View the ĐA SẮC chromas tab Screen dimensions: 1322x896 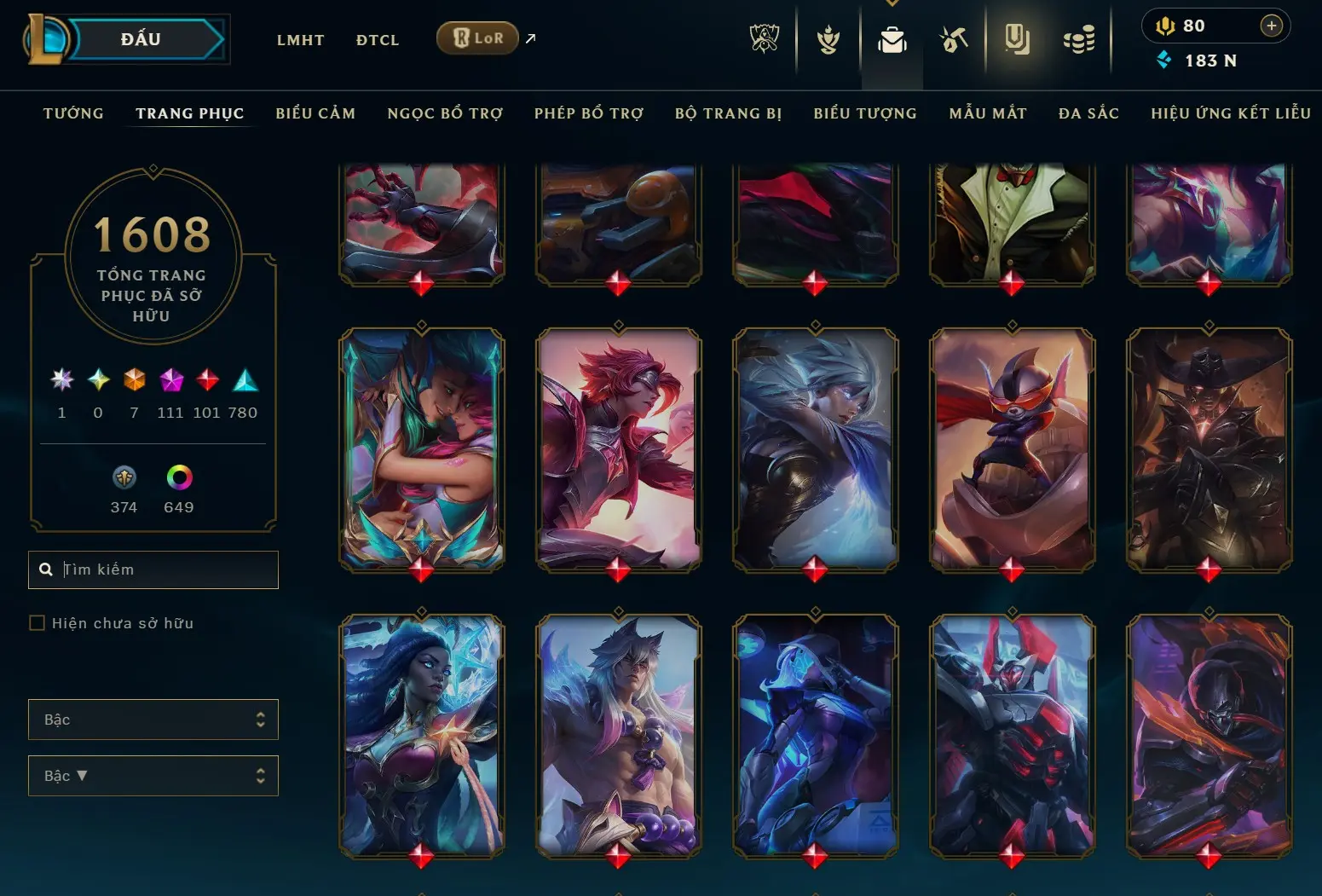(x=1088, y=113)
